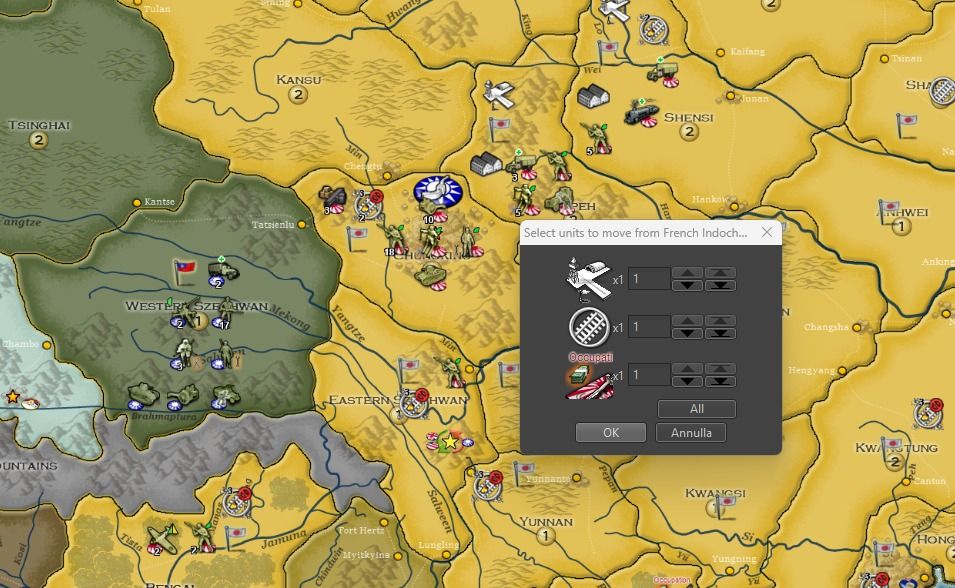Image resolution: width=955 pixels, height=588 pixels.
Task: Cancel the move with Annulla
Action: click(x=691, y=433)
